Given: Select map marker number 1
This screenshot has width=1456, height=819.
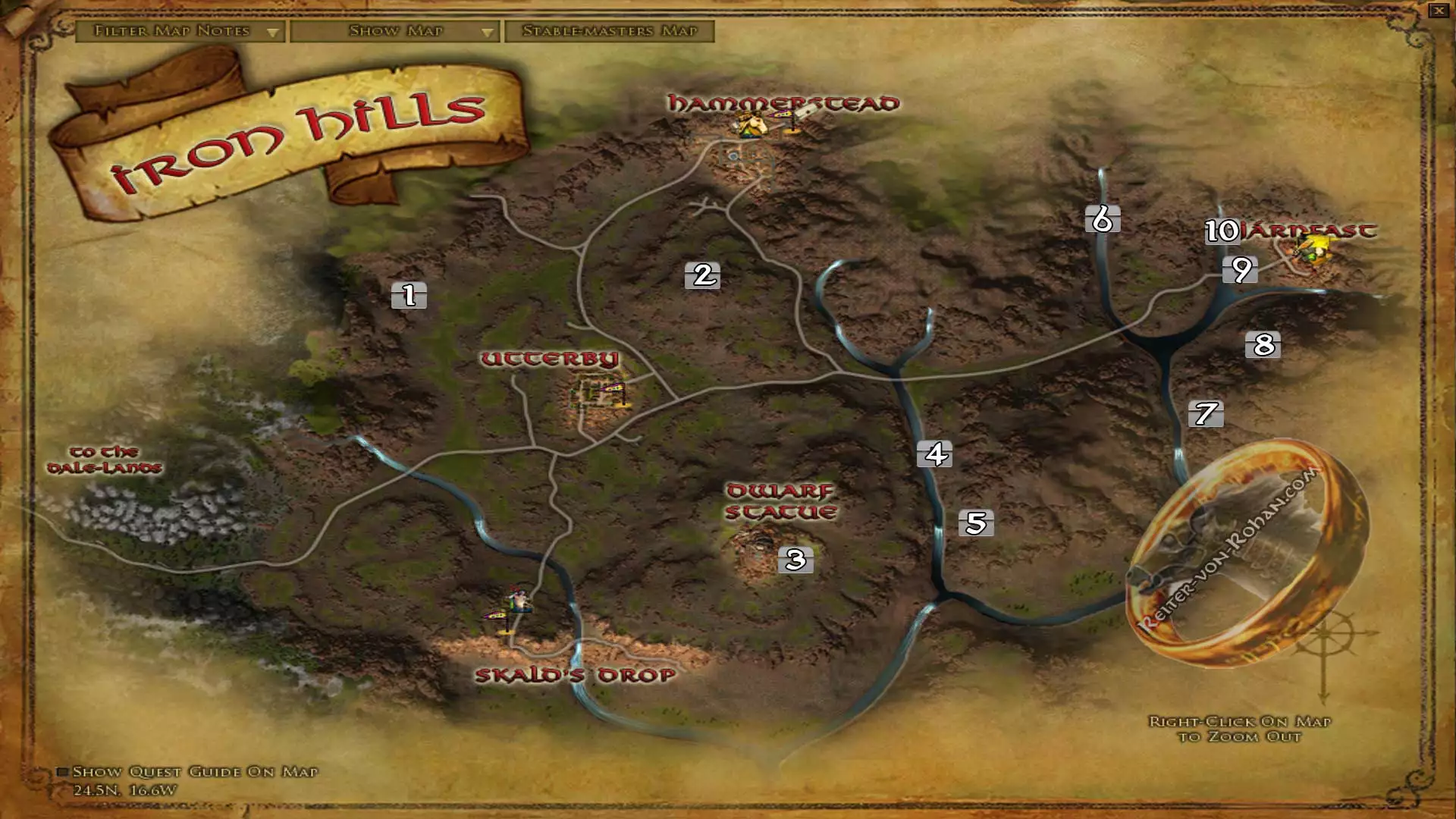Looking at the screenshot, I should [x=409, y=295].
